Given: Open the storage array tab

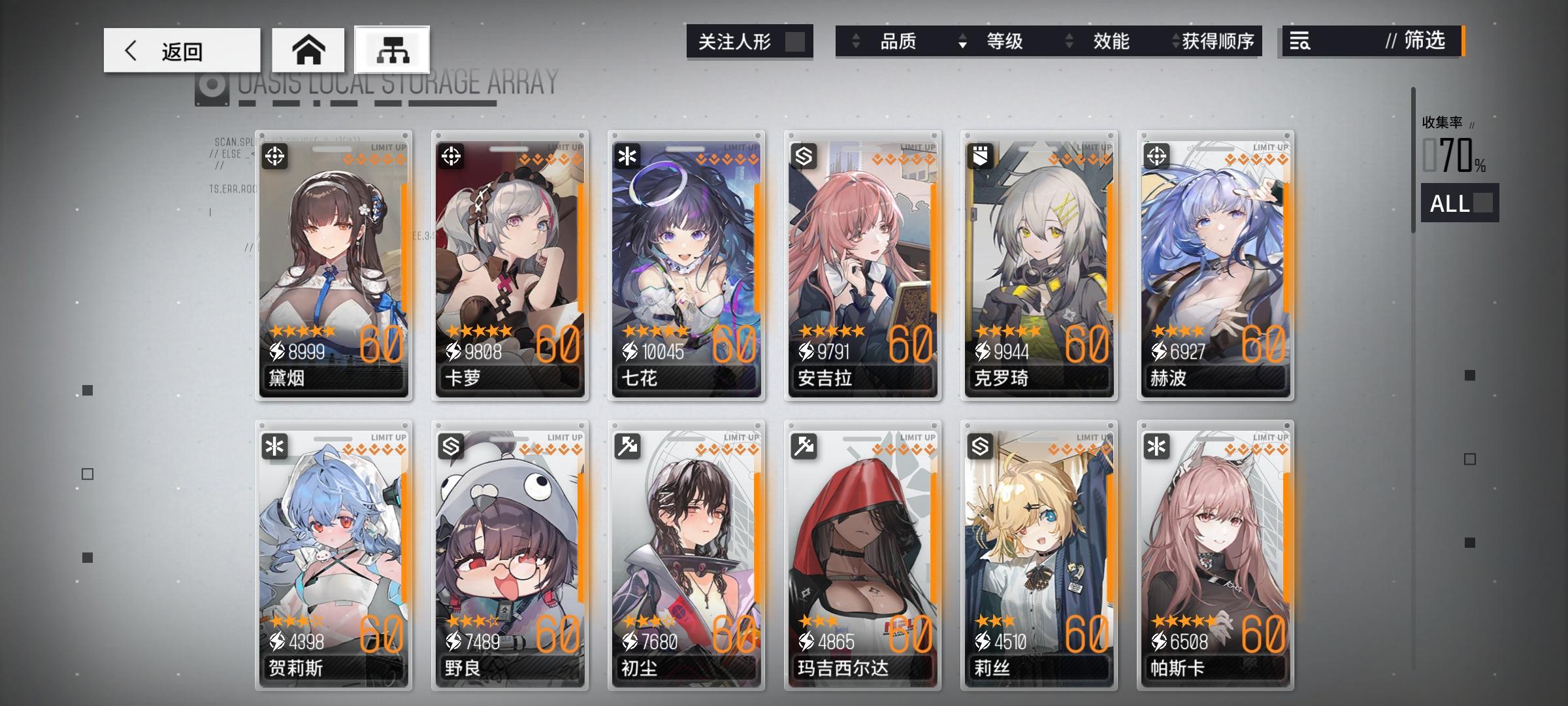Looking at the screenshot, I should coord(392,50).
